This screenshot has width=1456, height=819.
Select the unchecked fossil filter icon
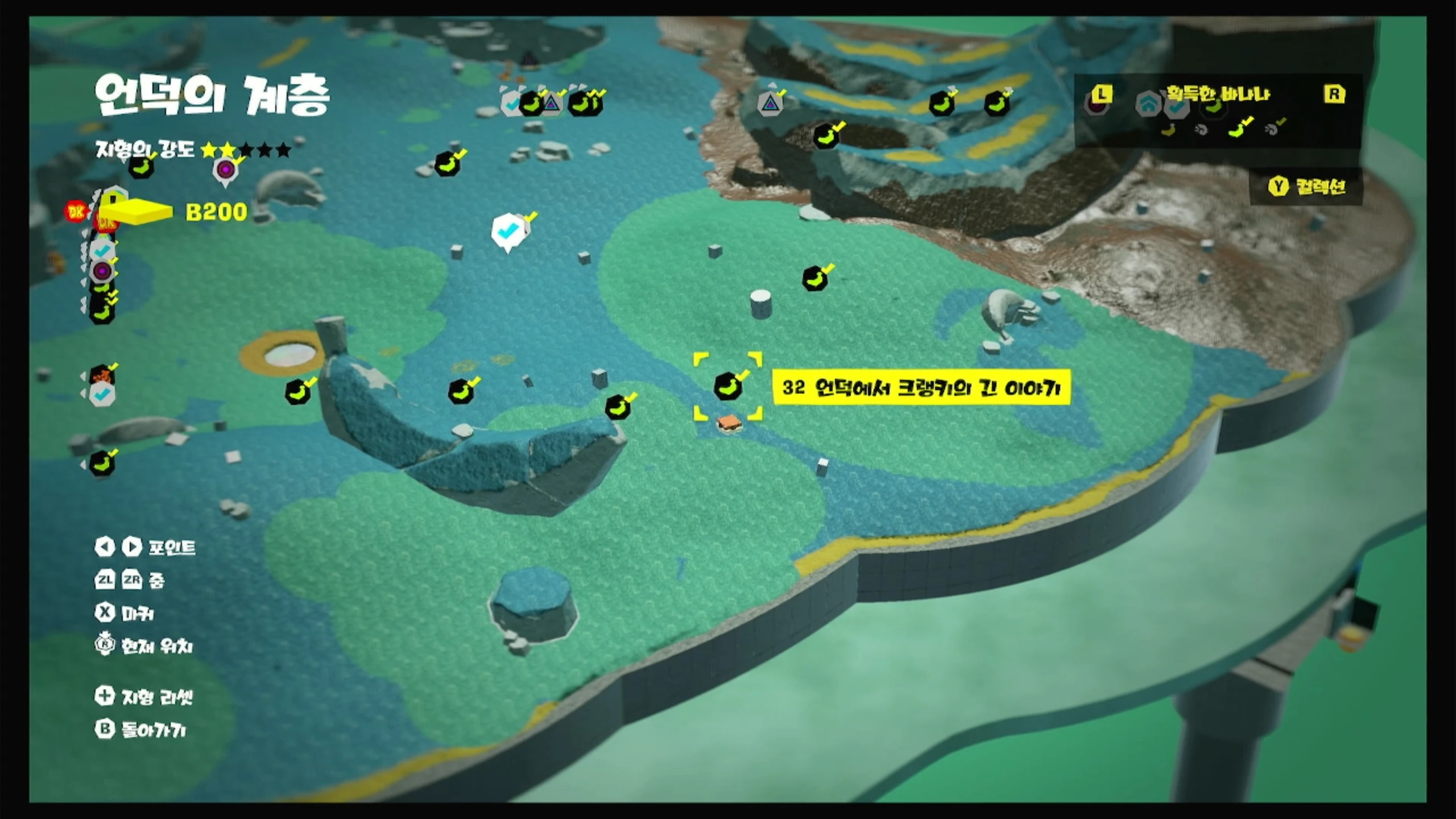[1201, 130]
